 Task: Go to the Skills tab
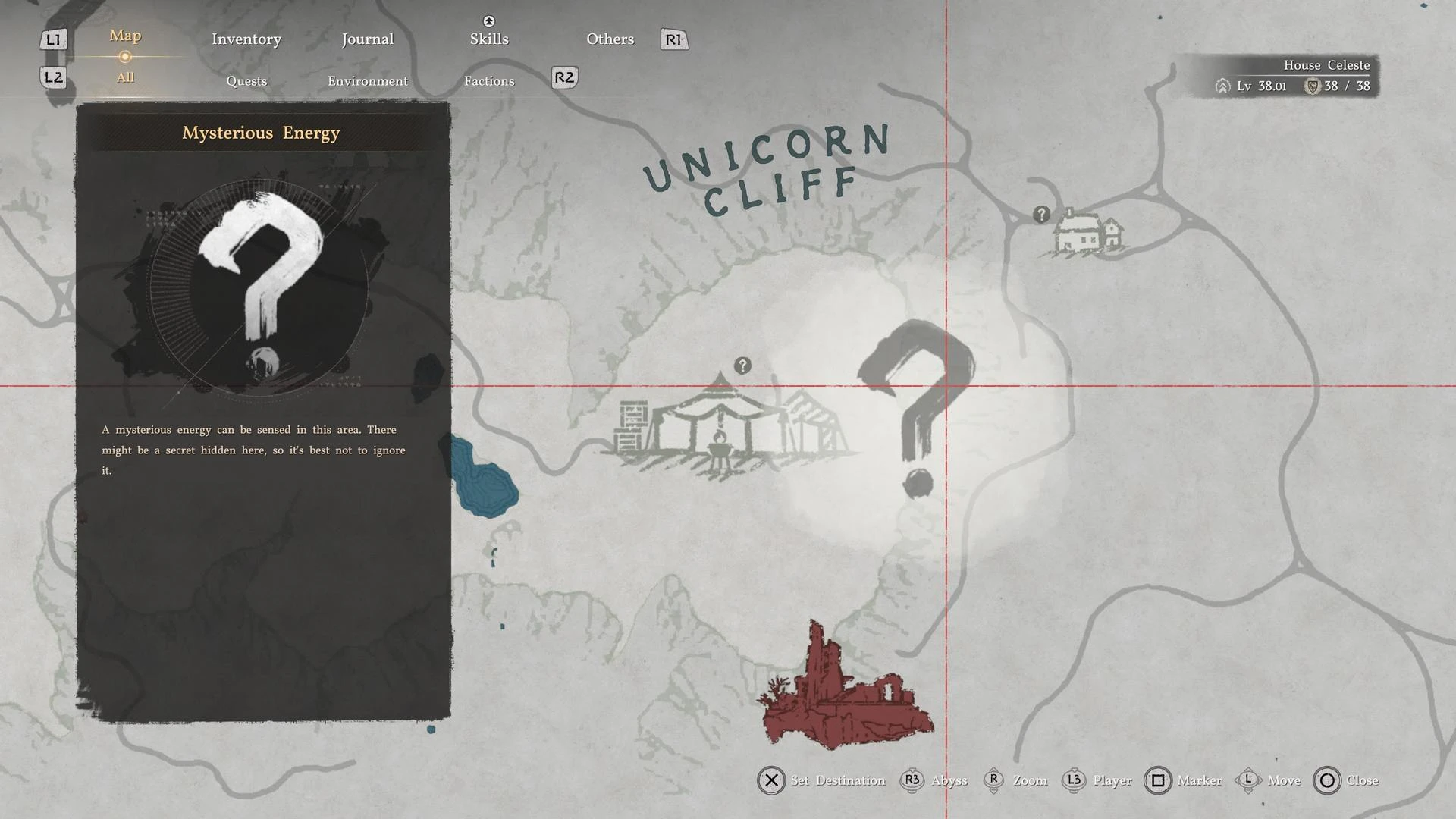[x=488, y=39]
